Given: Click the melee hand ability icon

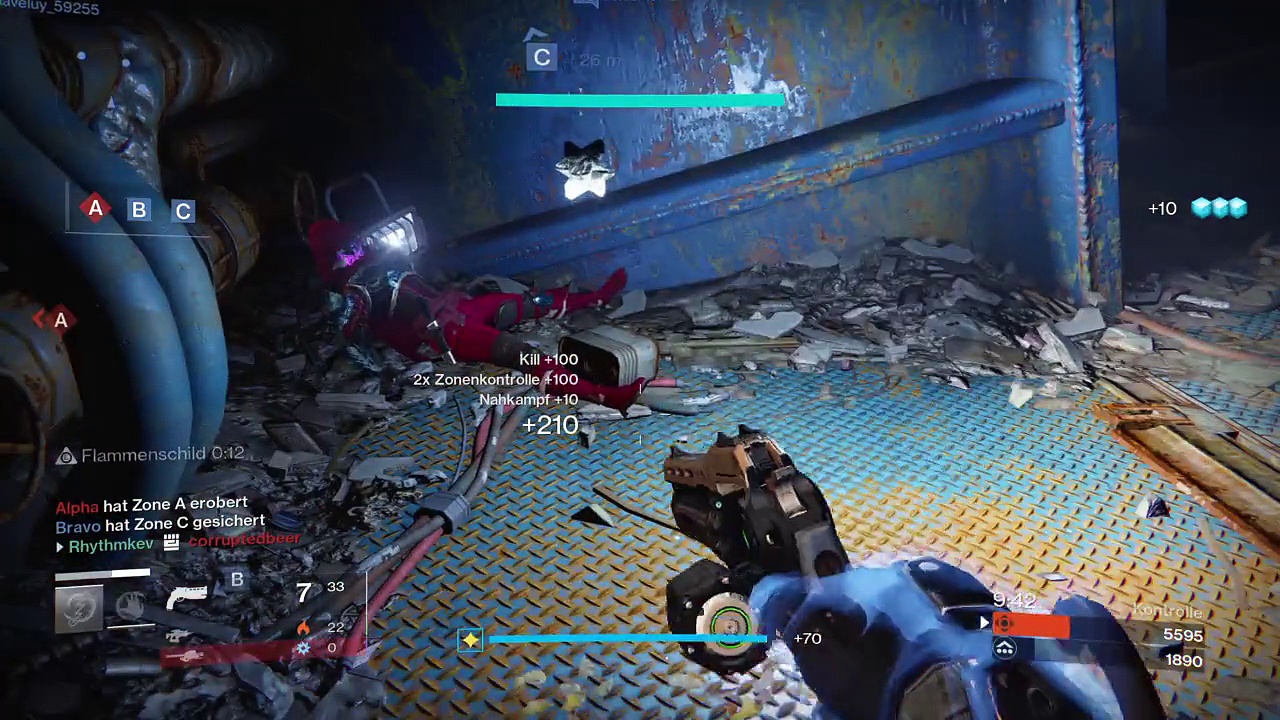Looking at the screenshot, I should [130, 605].
